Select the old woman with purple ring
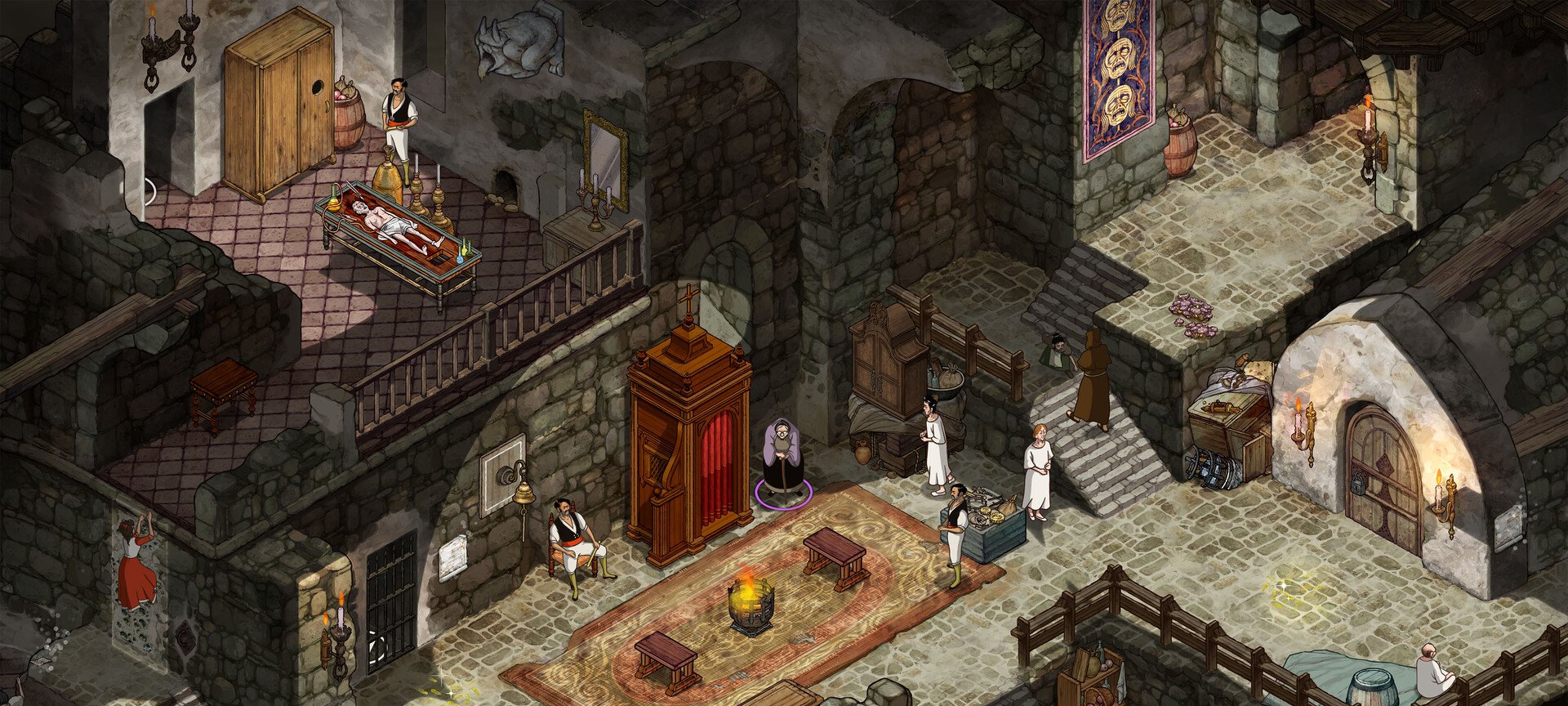 pyautogui.click(x=782, y=459)
